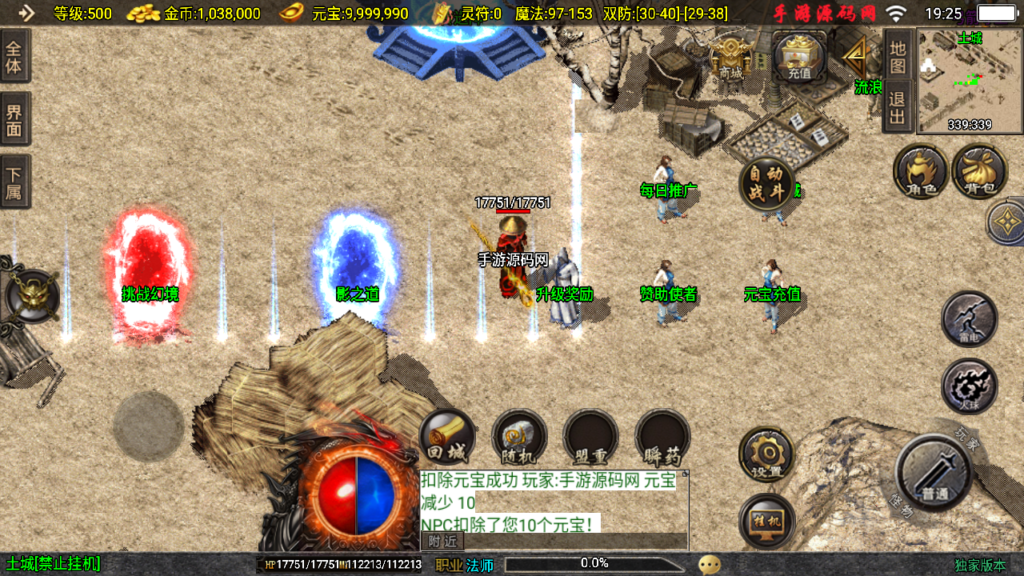
Task: Select the 盟重 quick slot
Action: [591, 438]
